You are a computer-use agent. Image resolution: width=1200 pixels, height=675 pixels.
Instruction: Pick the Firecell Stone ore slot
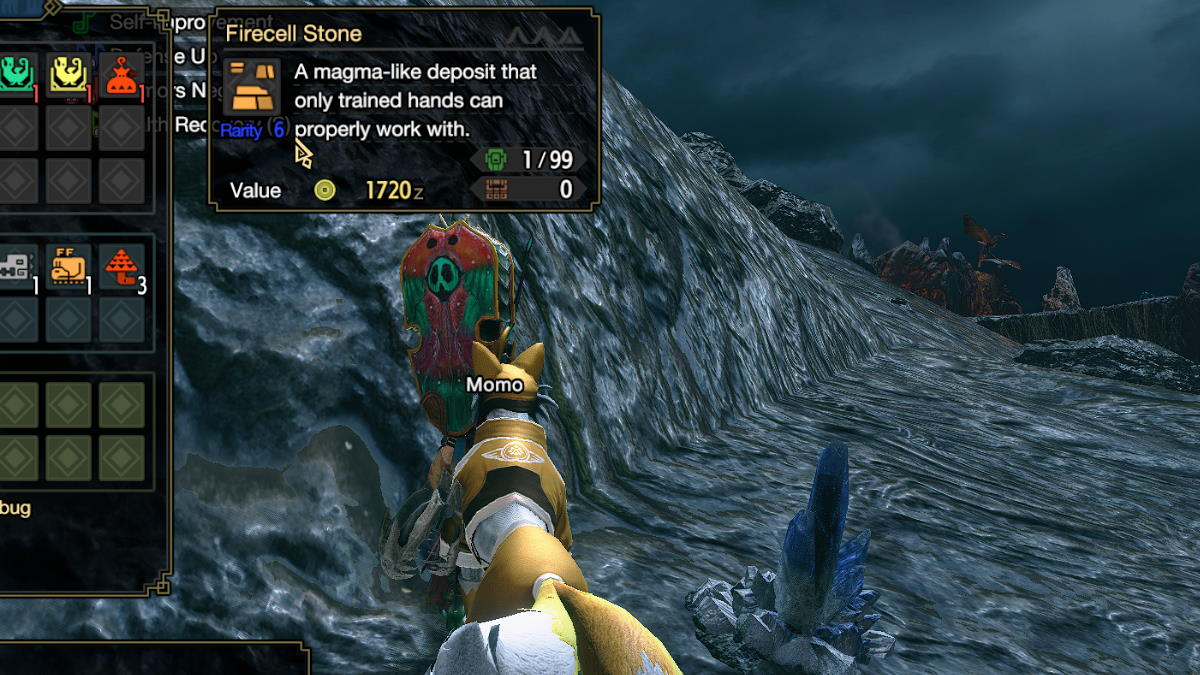click(69, 266)
